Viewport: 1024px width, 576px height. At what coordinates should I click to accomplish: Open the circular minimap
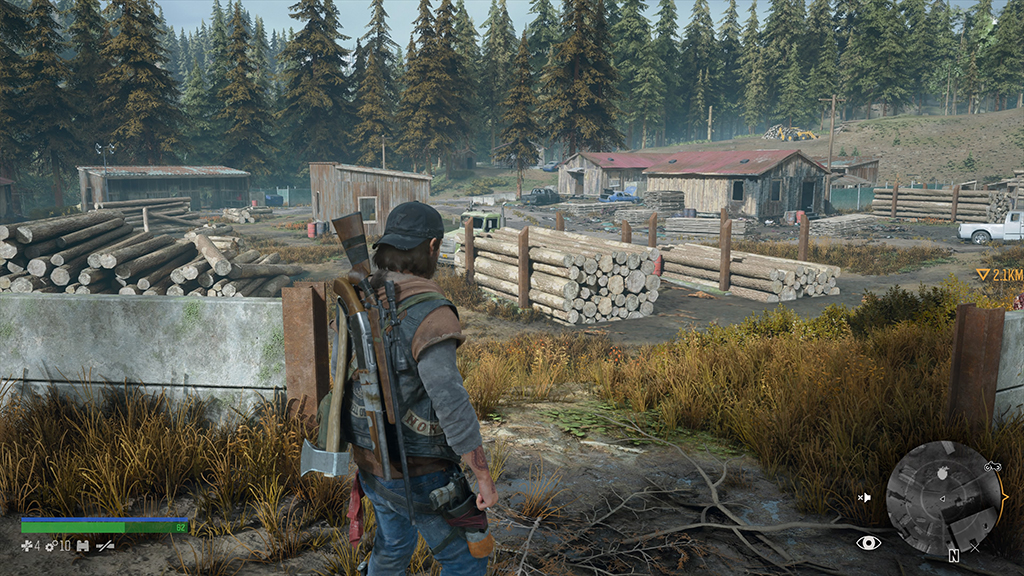944,499
